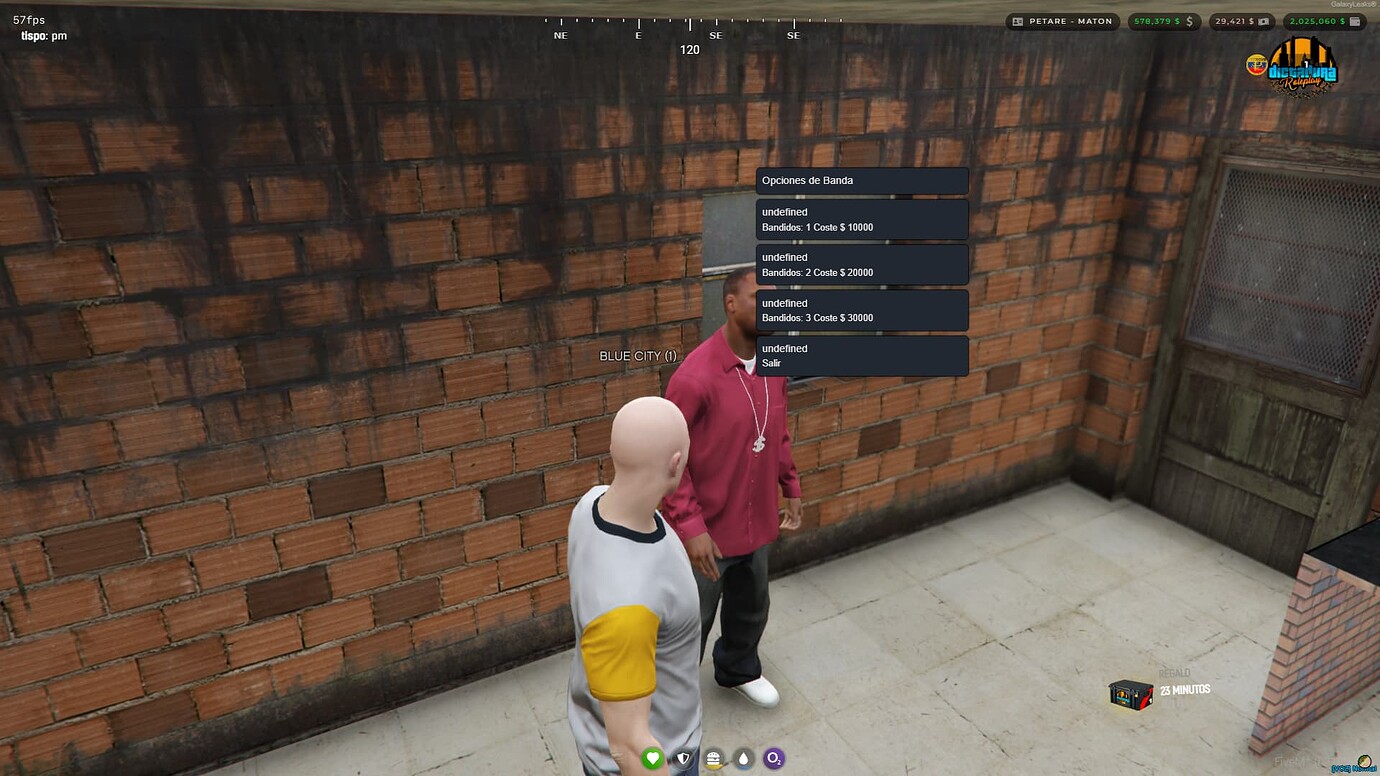Click the Opciones de Banda header
The image size is (1380, 776).
tap(862, 180)
